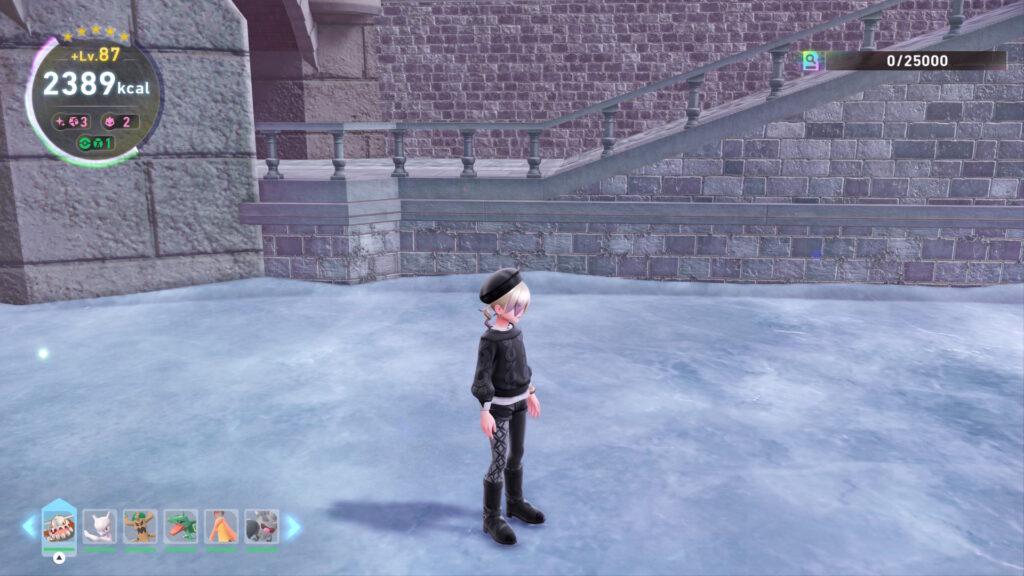Select the green Rayquaza party slot
This screenshot has height=576, width=1024.
click(181, 526)
